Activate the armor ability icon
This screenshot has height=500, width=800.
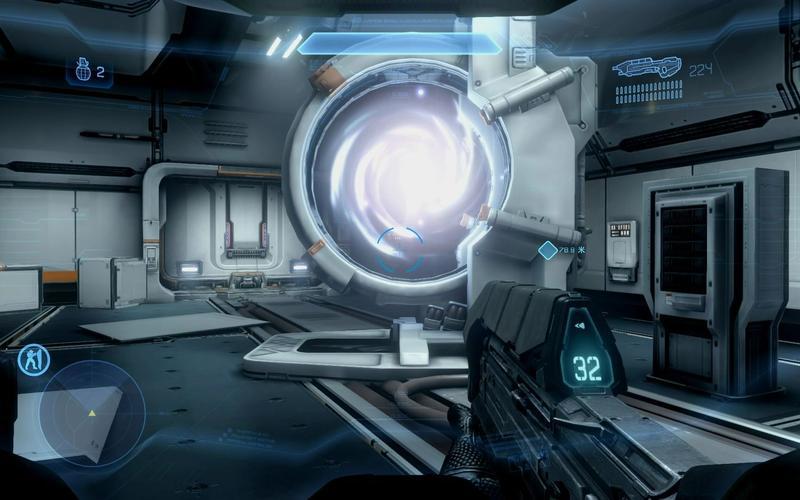[34, 359]
